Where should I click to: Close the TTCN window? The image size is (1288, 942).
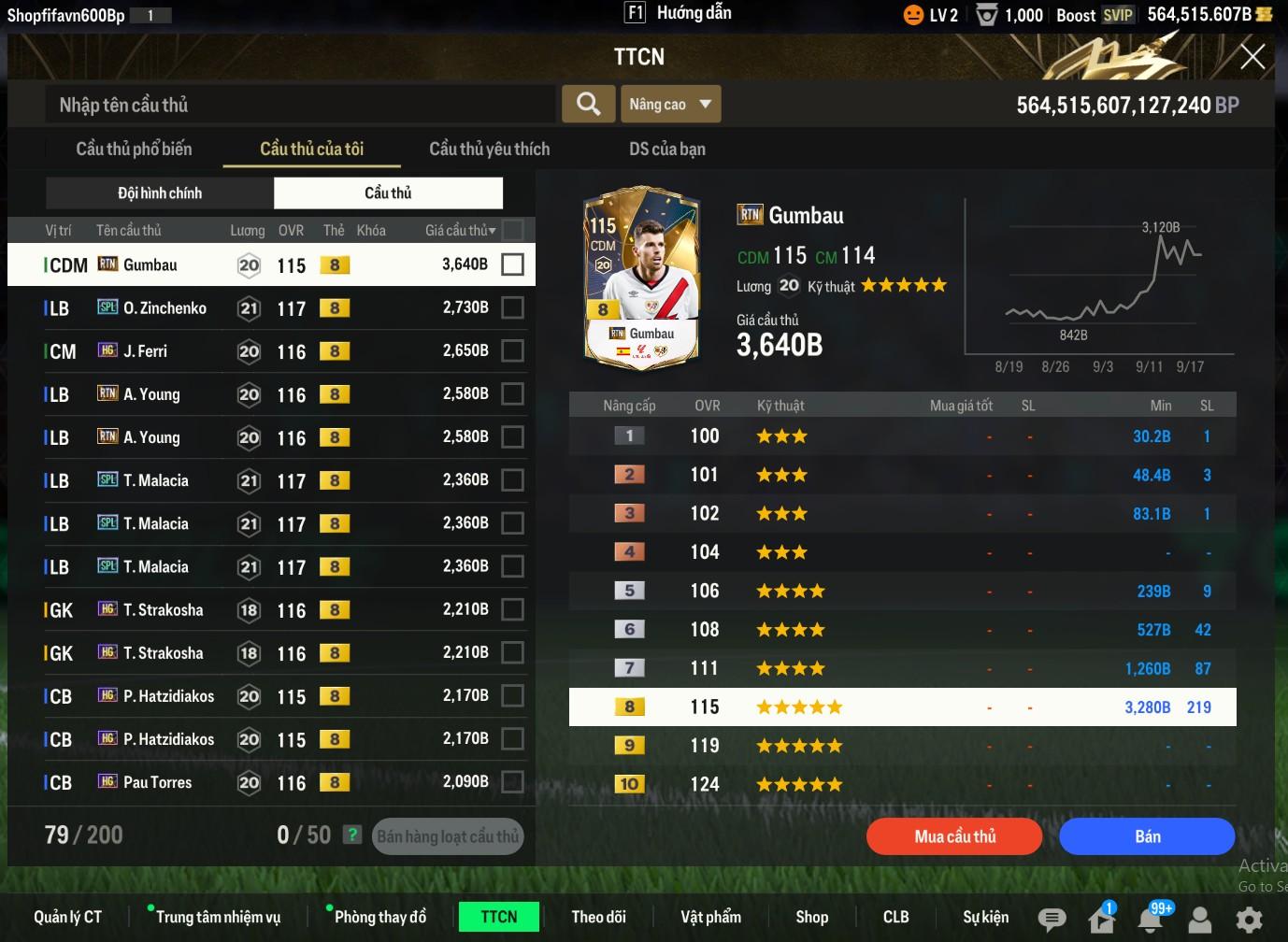[x=1252, y=57]
